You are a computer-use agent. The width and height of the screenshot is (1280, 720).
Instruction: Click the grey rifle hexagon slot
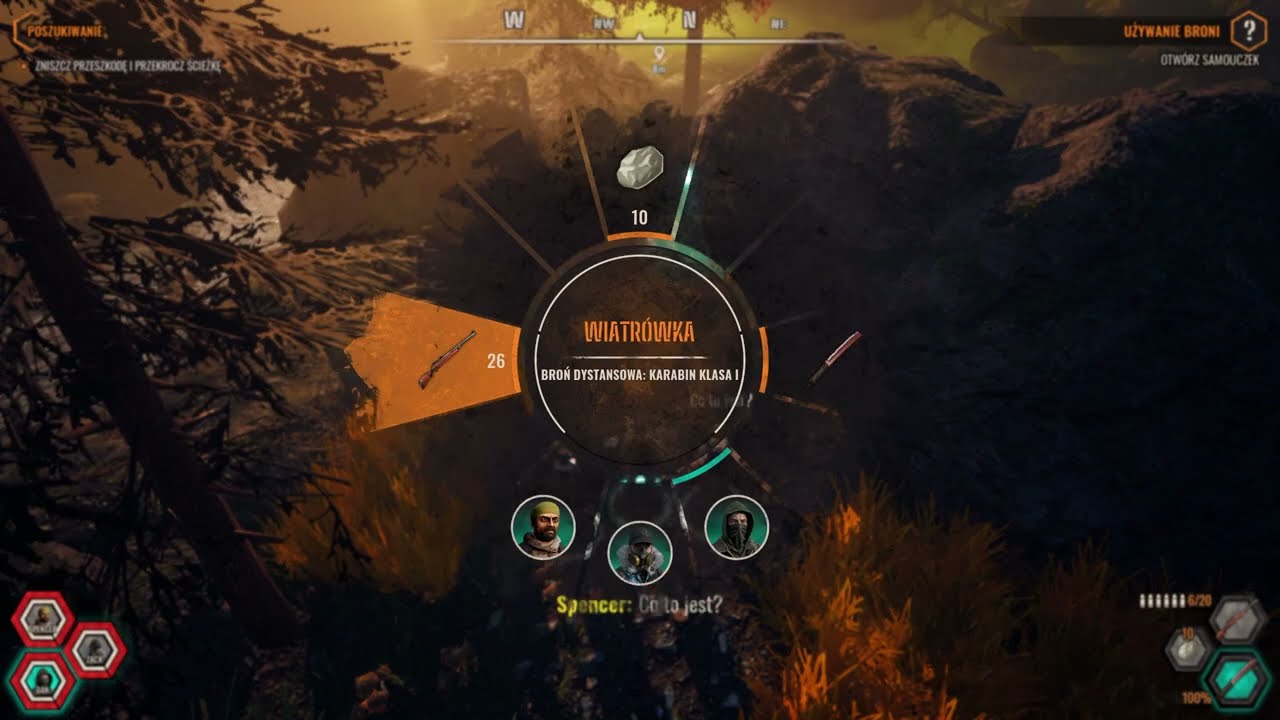[x=1237, y=621]
